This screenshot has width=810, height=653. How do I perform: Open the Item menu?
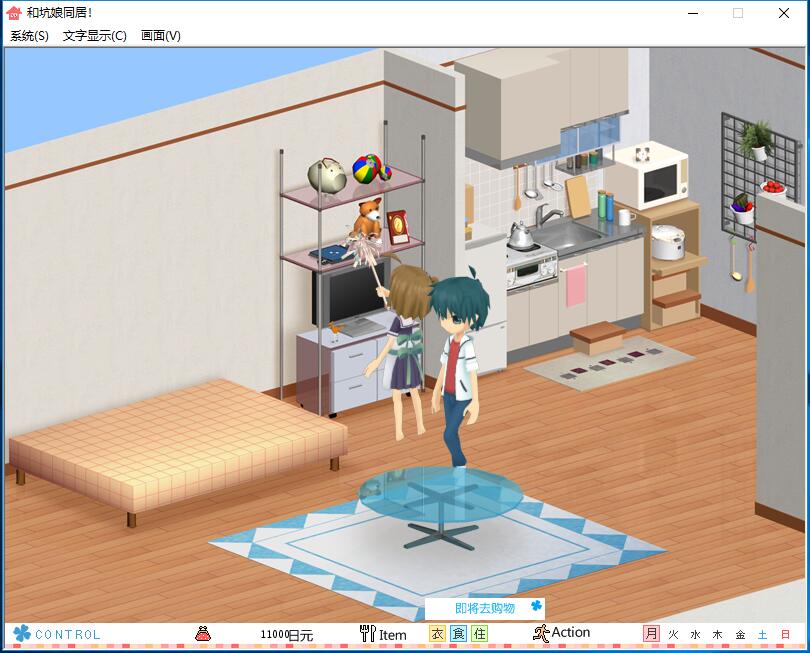pos(383,634)
